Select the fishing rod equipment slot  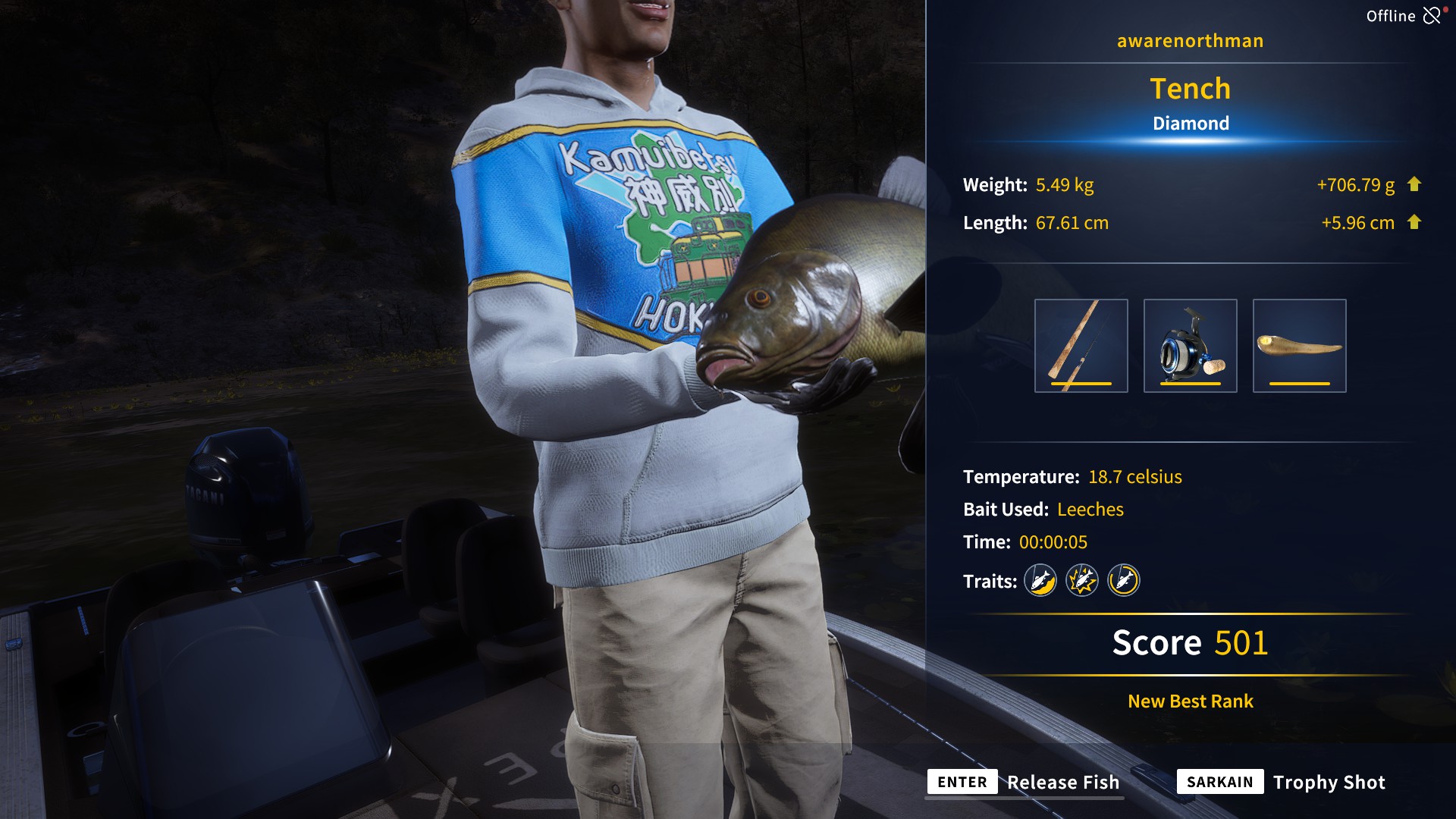(1081, 346)
